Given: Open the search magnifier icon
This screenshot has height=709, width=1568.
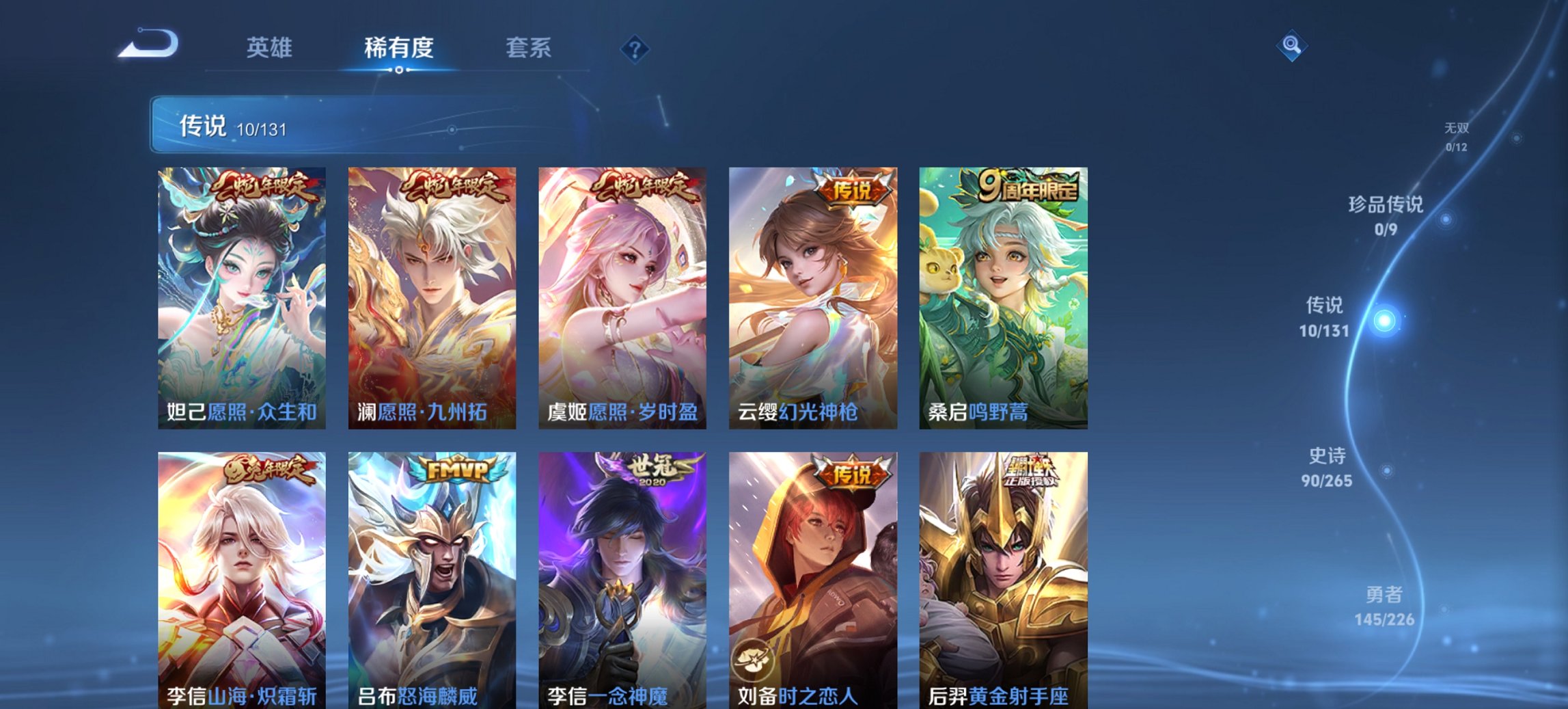Looking at the screenshot, I should tap(1290, 46).
